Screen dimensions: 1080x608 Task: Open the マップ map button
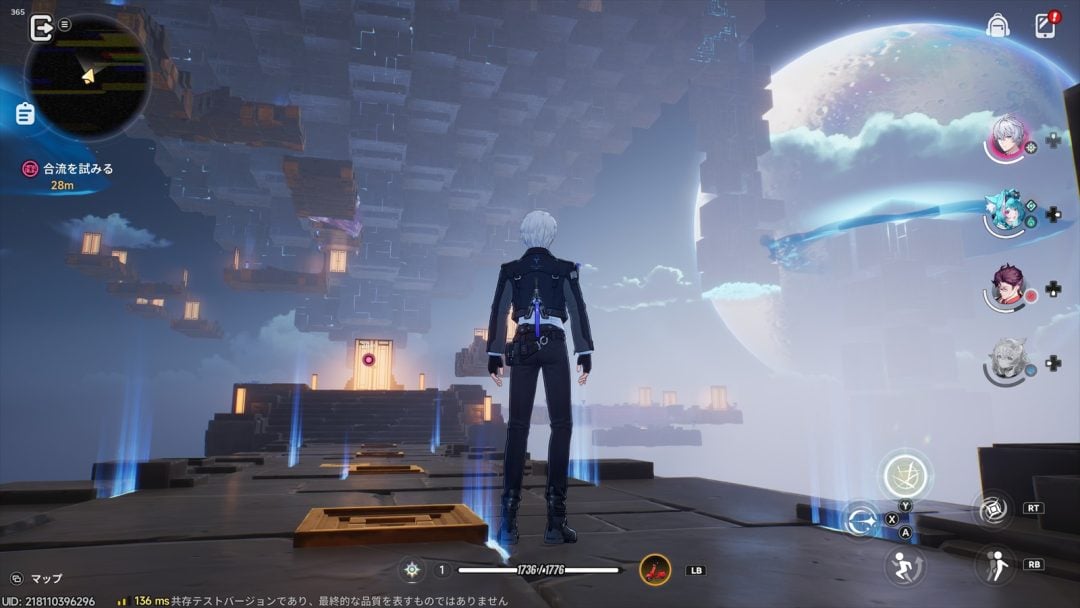(x=36, y=579)
